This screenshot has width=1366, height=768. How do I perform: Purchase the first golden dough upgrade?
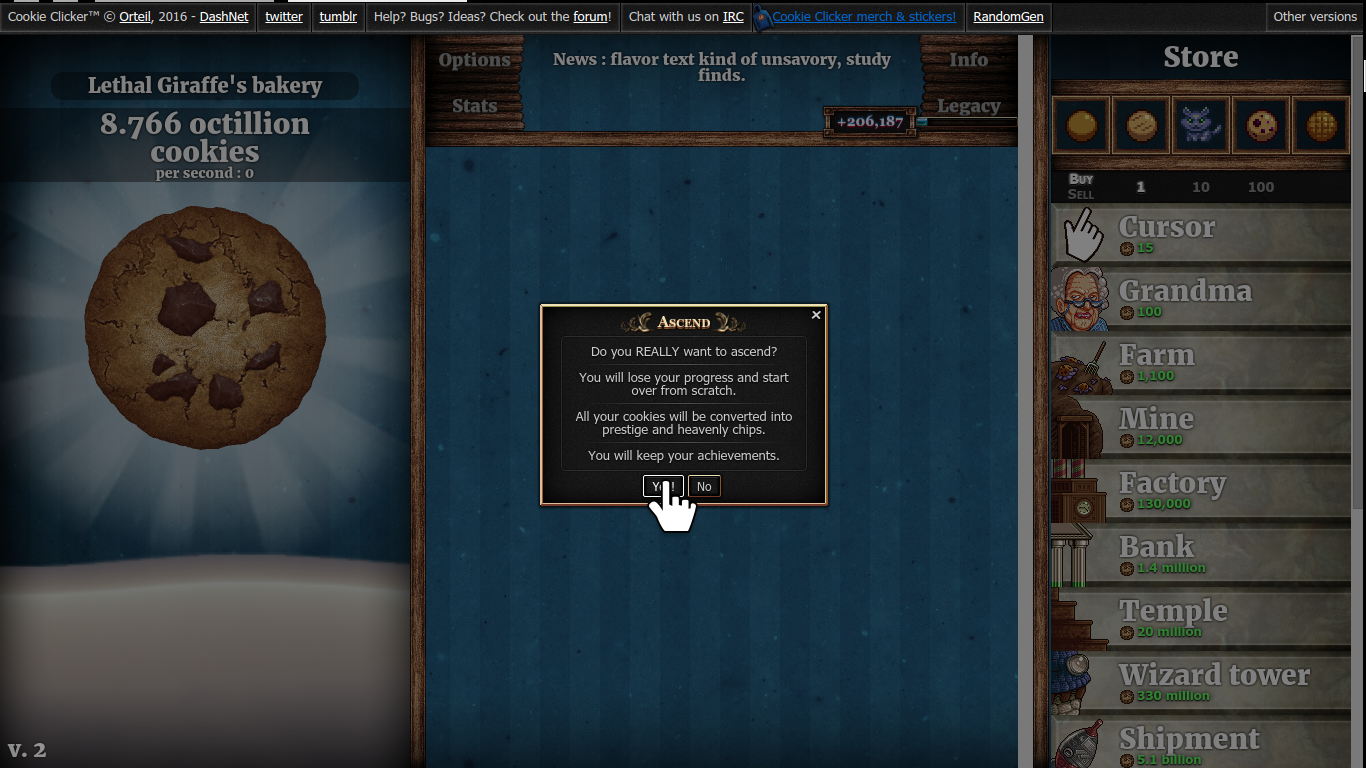(1080, 125)
